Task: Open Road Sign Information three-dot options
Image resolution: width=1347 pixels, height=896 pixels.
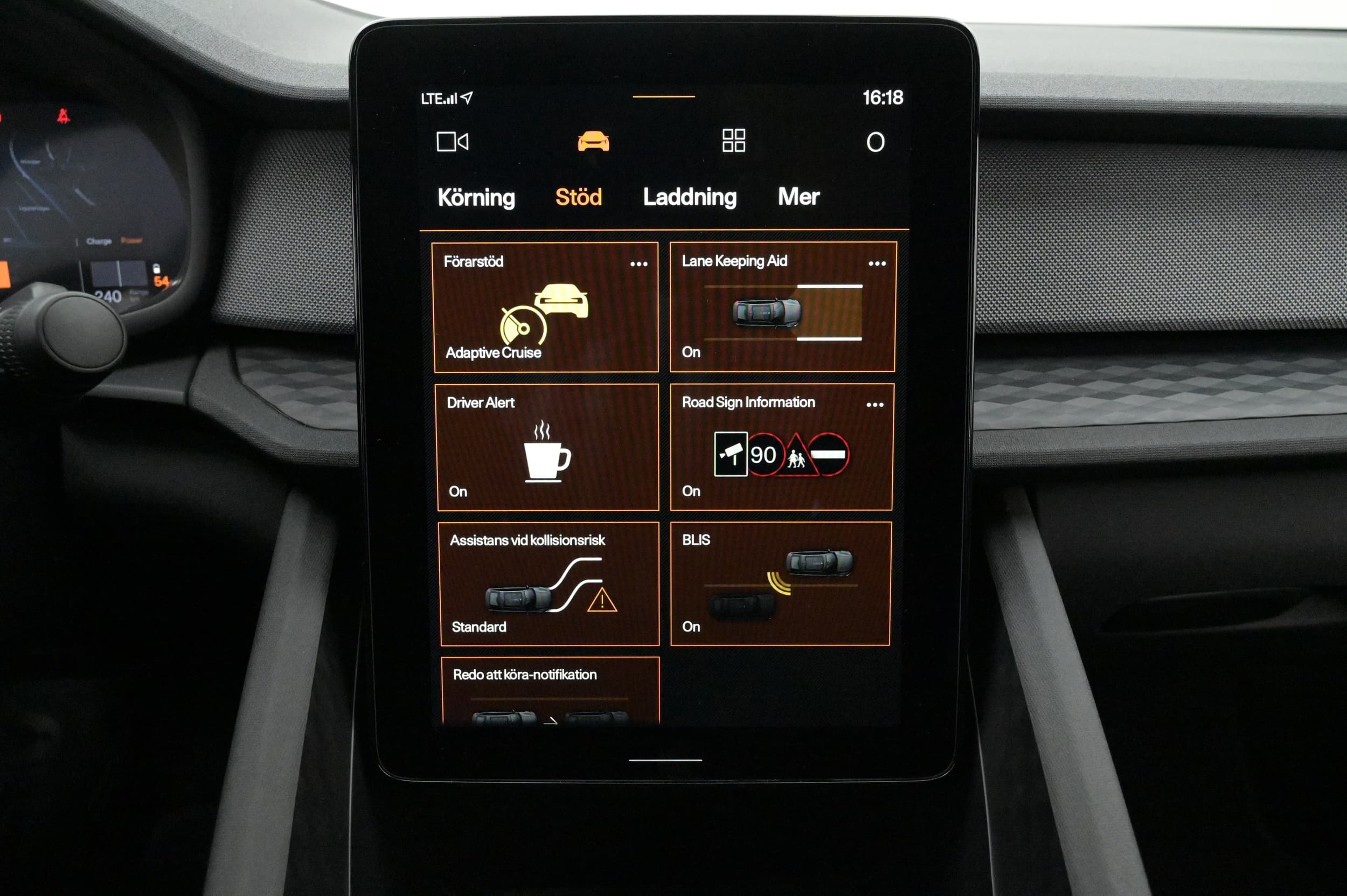Action: click(874, 405)
